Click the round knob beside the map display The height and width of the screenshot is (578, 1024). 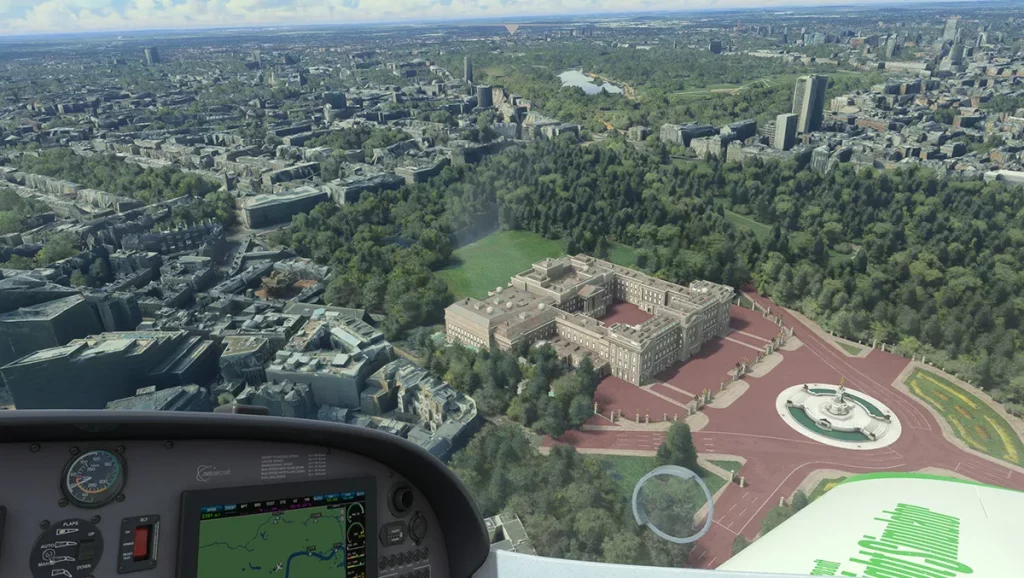pyautogui.click(x=403, y=499)
